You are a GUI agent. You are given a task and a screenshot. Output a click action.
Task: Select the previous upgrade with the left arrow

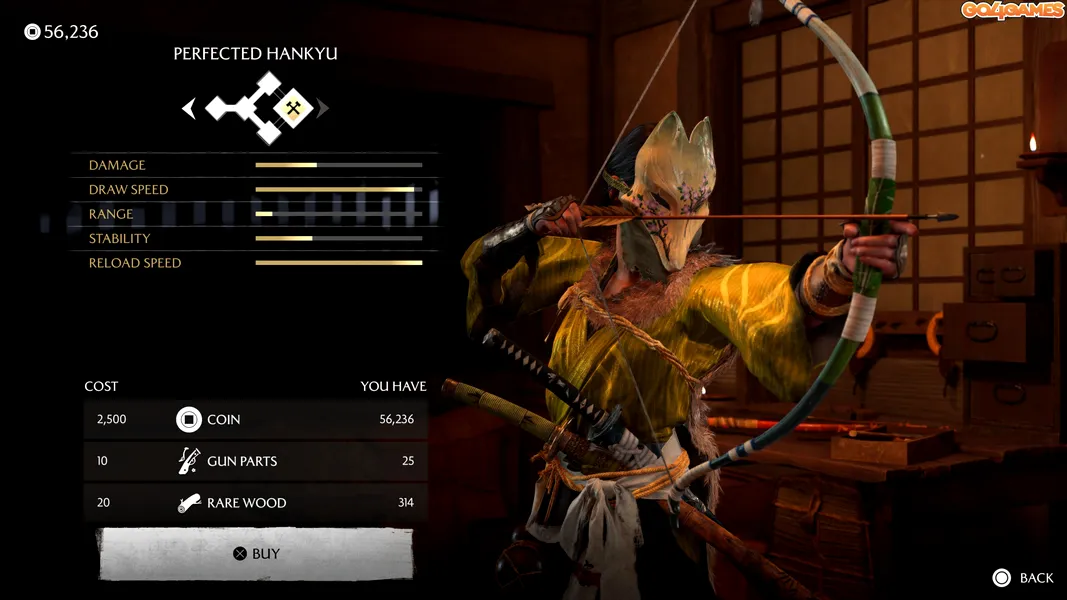tap(189, 108)
